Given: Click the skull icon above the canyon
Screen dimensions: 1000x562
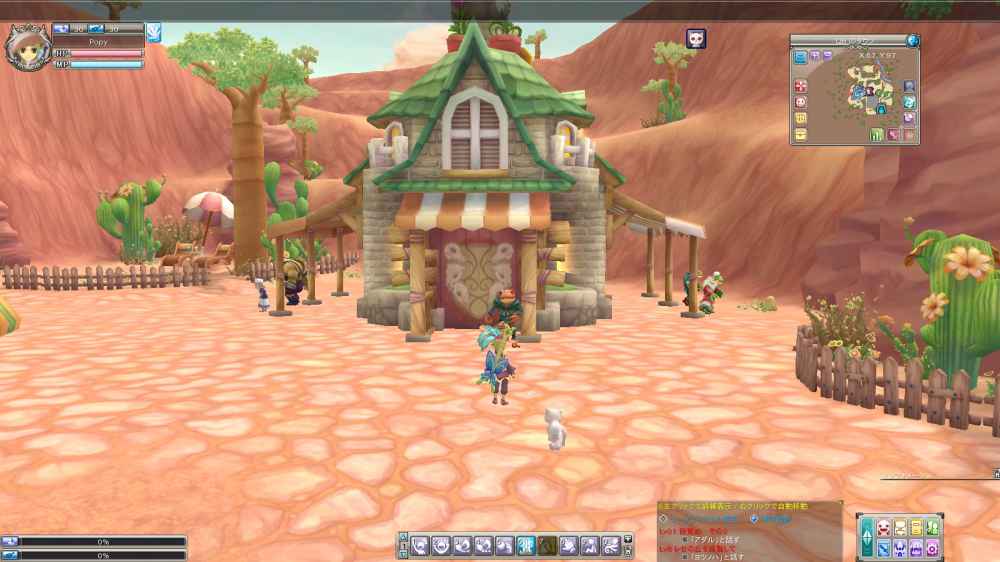Looking at the screenshot, I should [x=695, y=39].
